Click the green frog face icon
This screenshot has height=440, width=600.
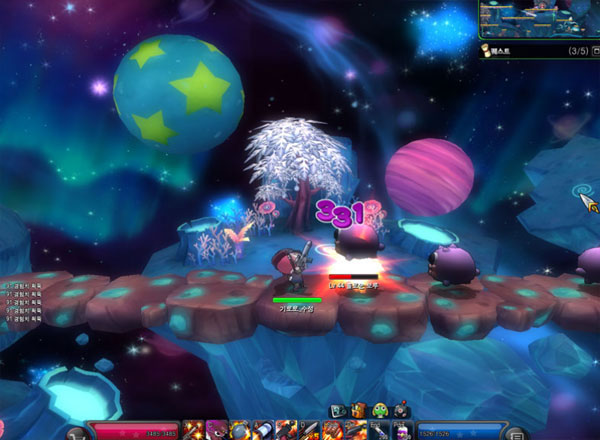point(380,410)
